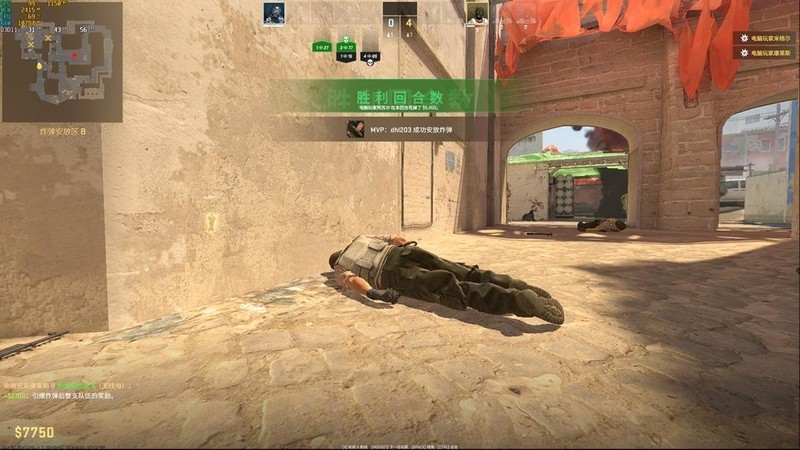
Task: Select the right team player avatar
Action: tap(477, 13)
